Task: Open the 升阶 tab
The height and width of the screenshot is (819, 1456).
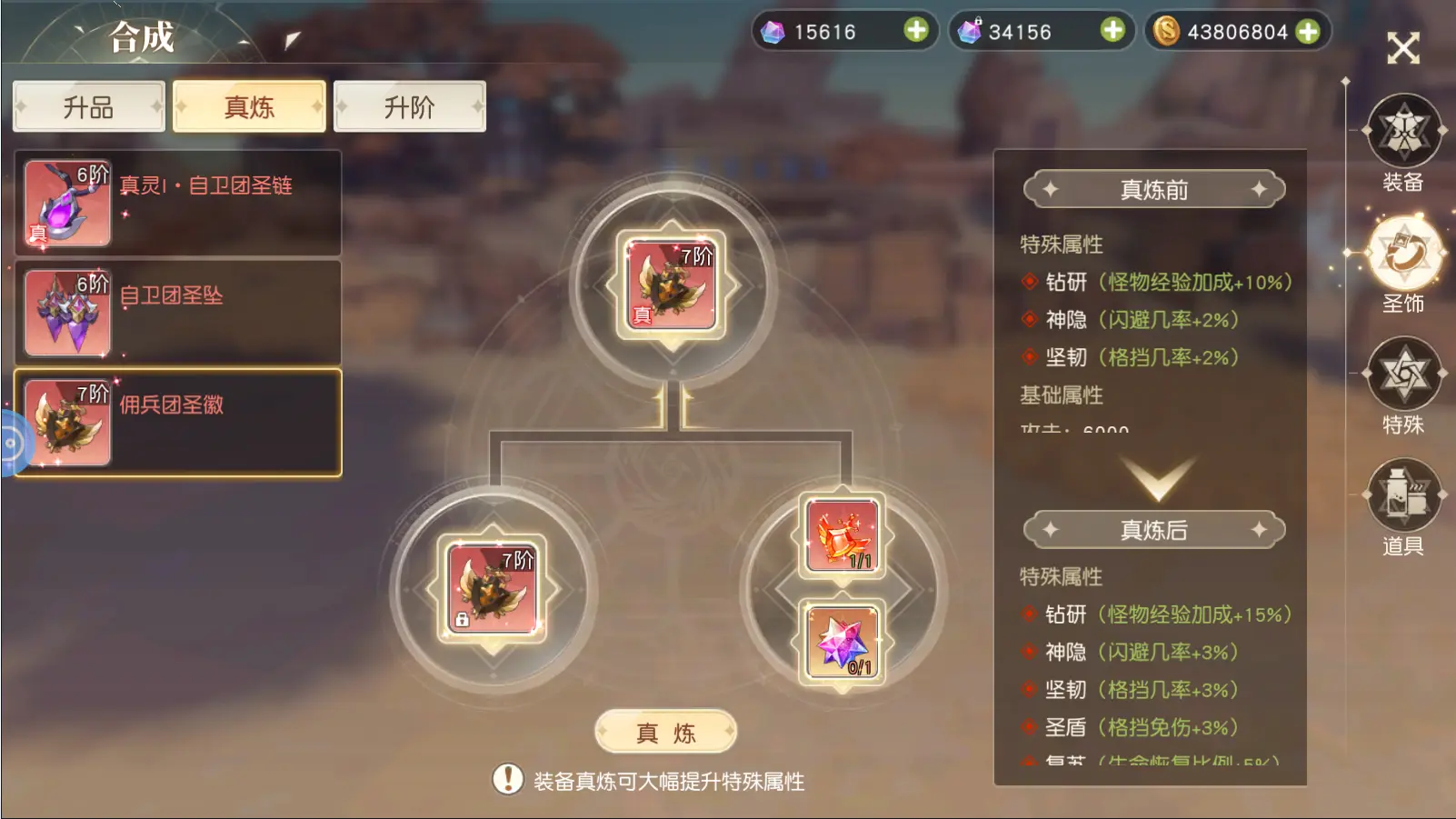Action: tap(409, 107)
